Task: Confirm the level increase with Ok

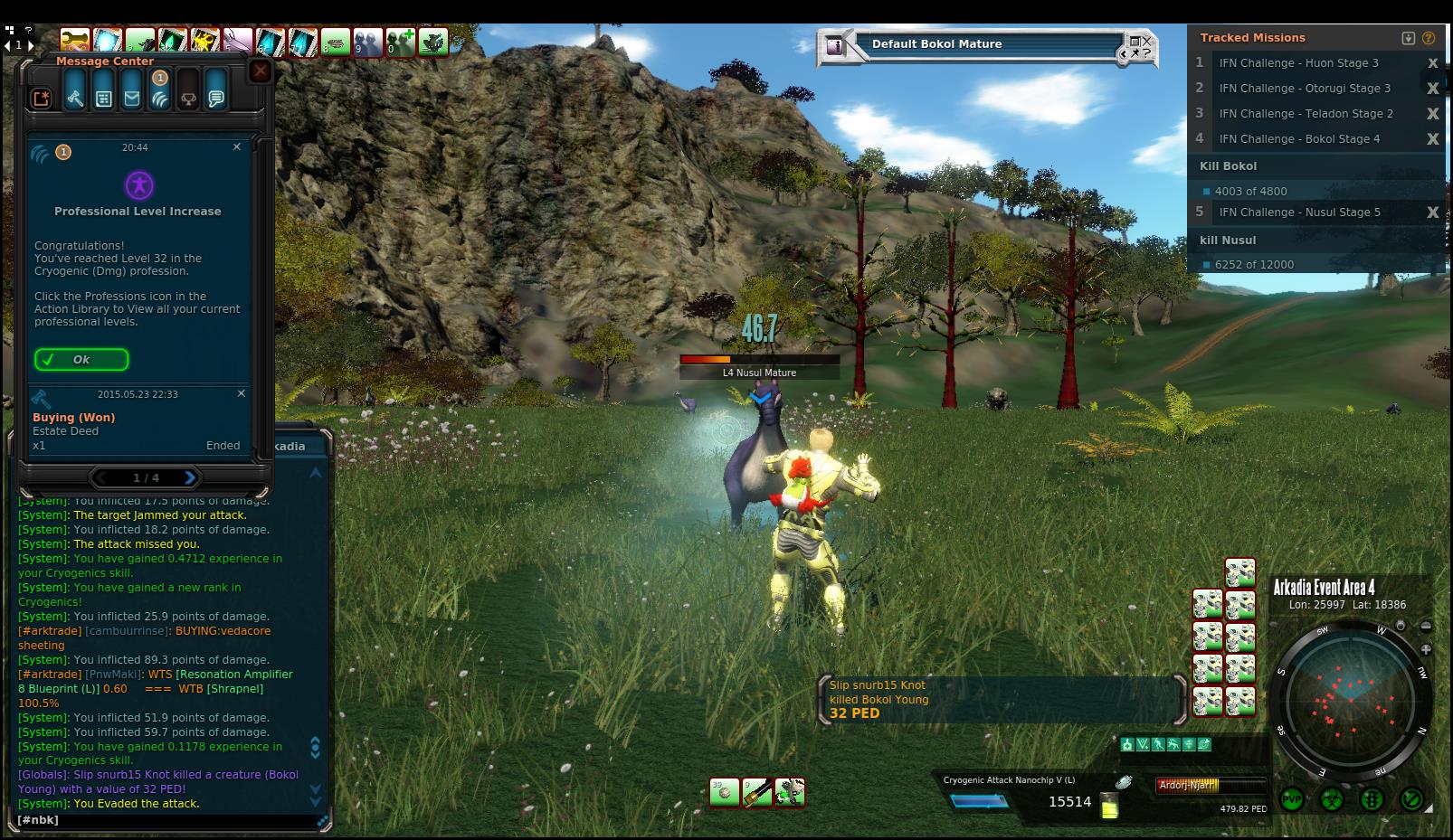Action: [x=81, y=360]
